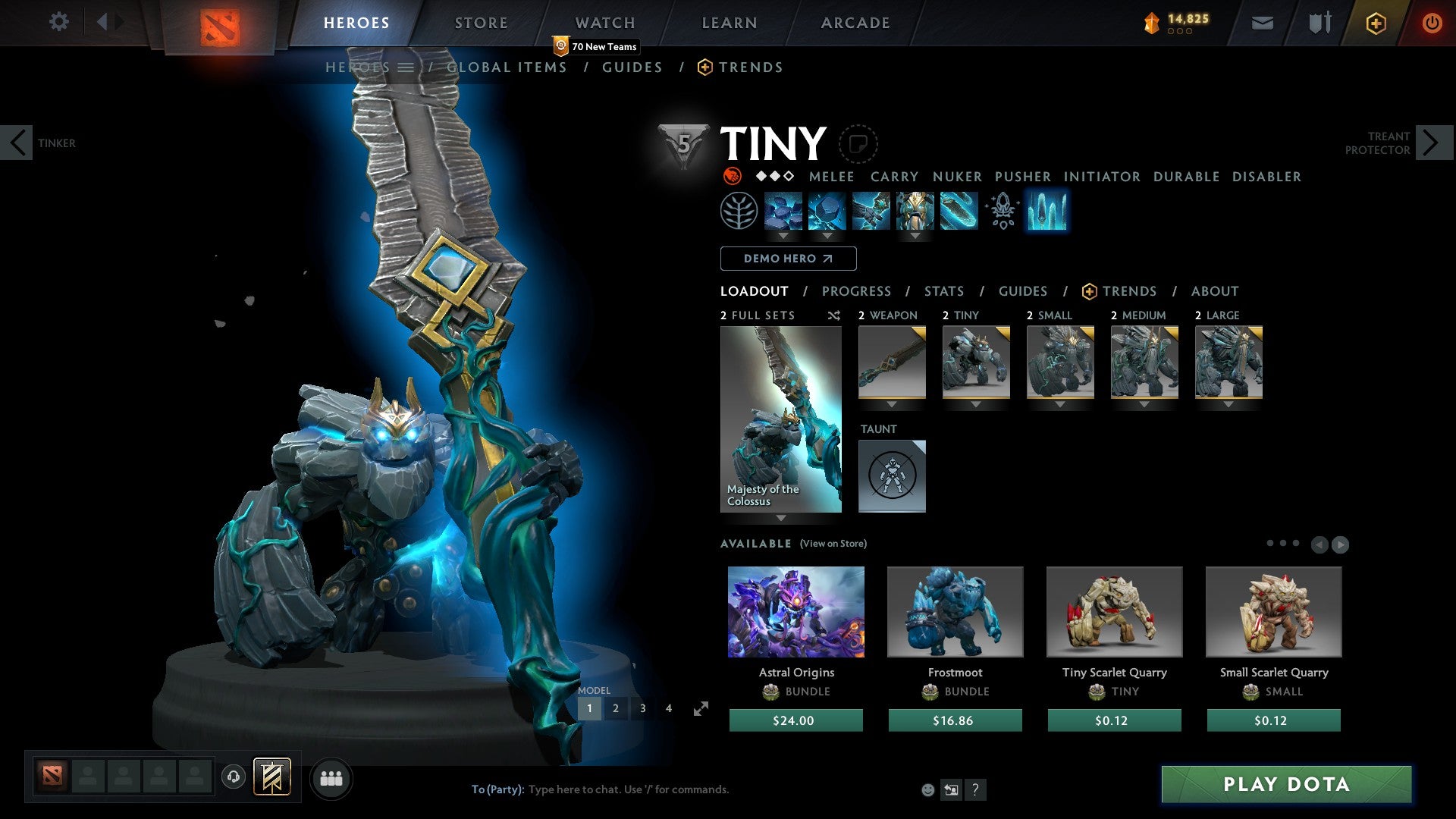1456x819 pixels.
Task: Select model pose 2 in the model selector
Action: coord(617,708)
